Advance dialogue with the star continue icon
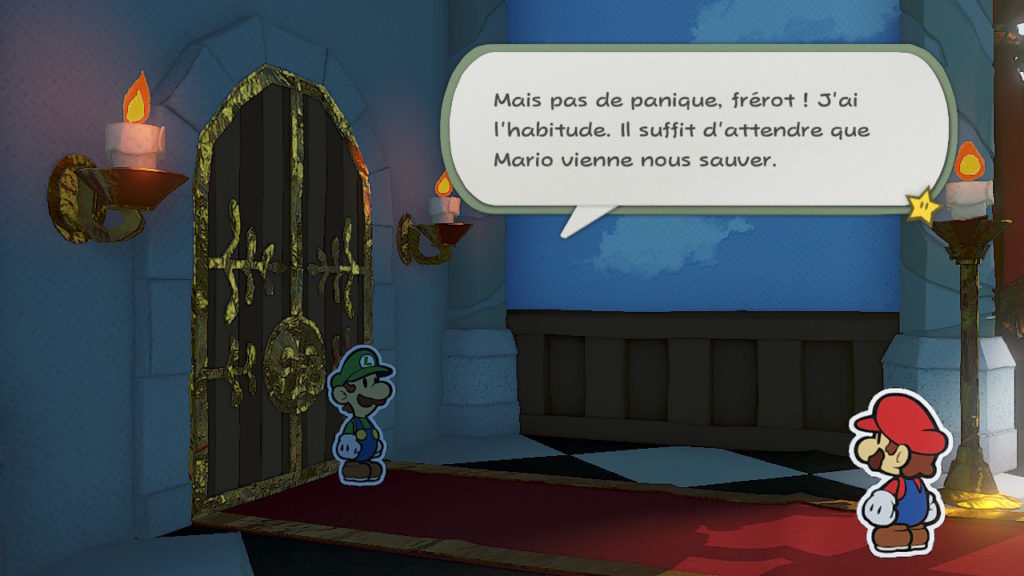This screenshot has width=1024, height=576. [923, 206]
